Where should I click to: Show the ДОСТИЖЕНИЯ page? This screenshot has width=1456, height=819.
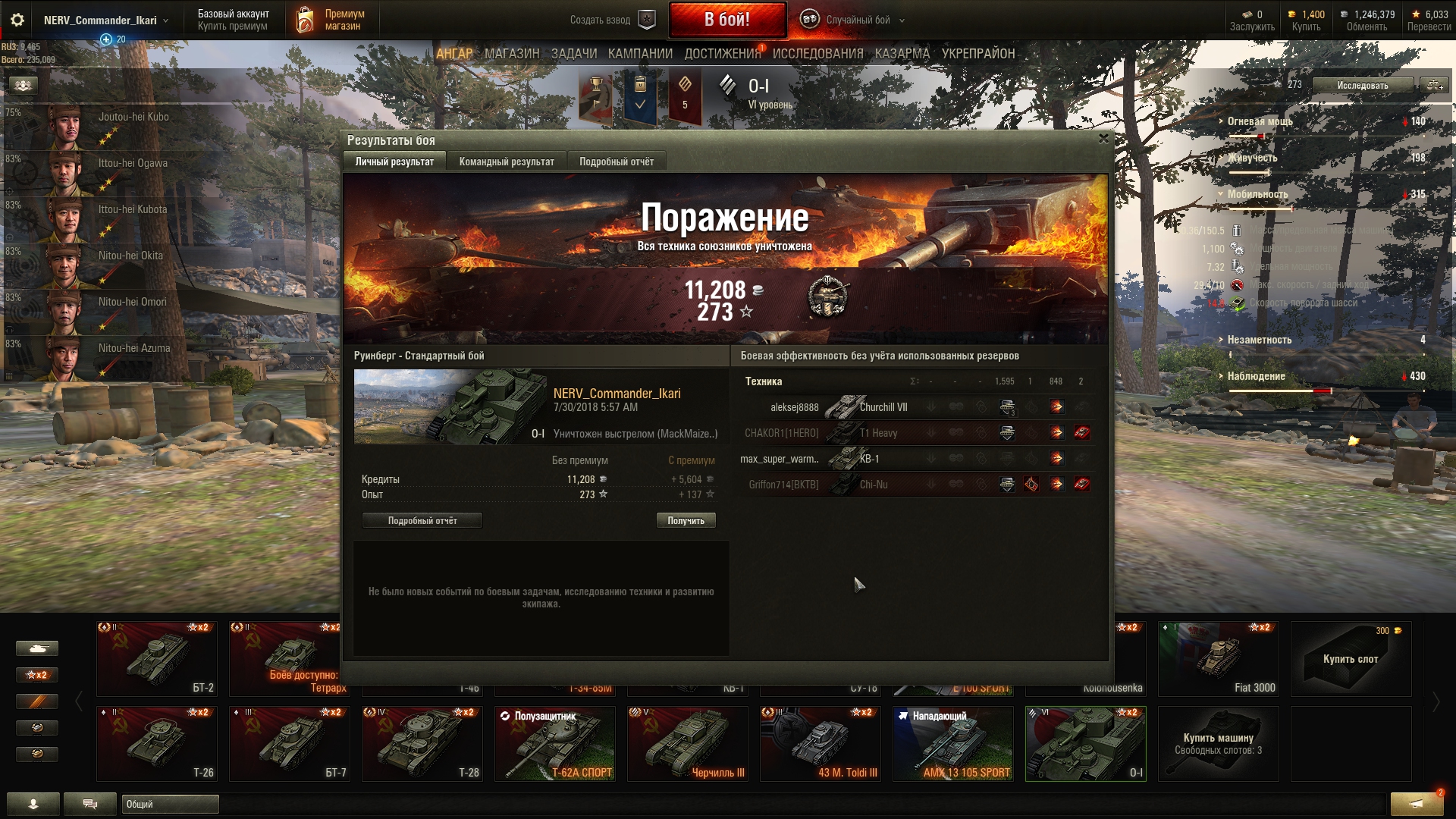click(x=722, y=54)
